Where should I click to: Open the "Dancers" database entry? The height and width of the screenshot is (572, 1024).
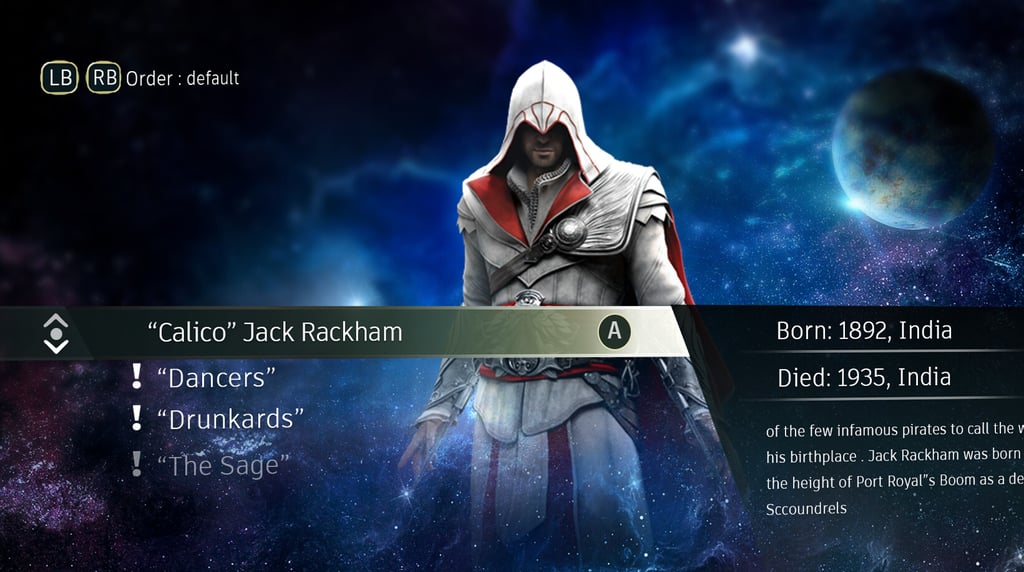pyautogui.click(x=216, y=378)
